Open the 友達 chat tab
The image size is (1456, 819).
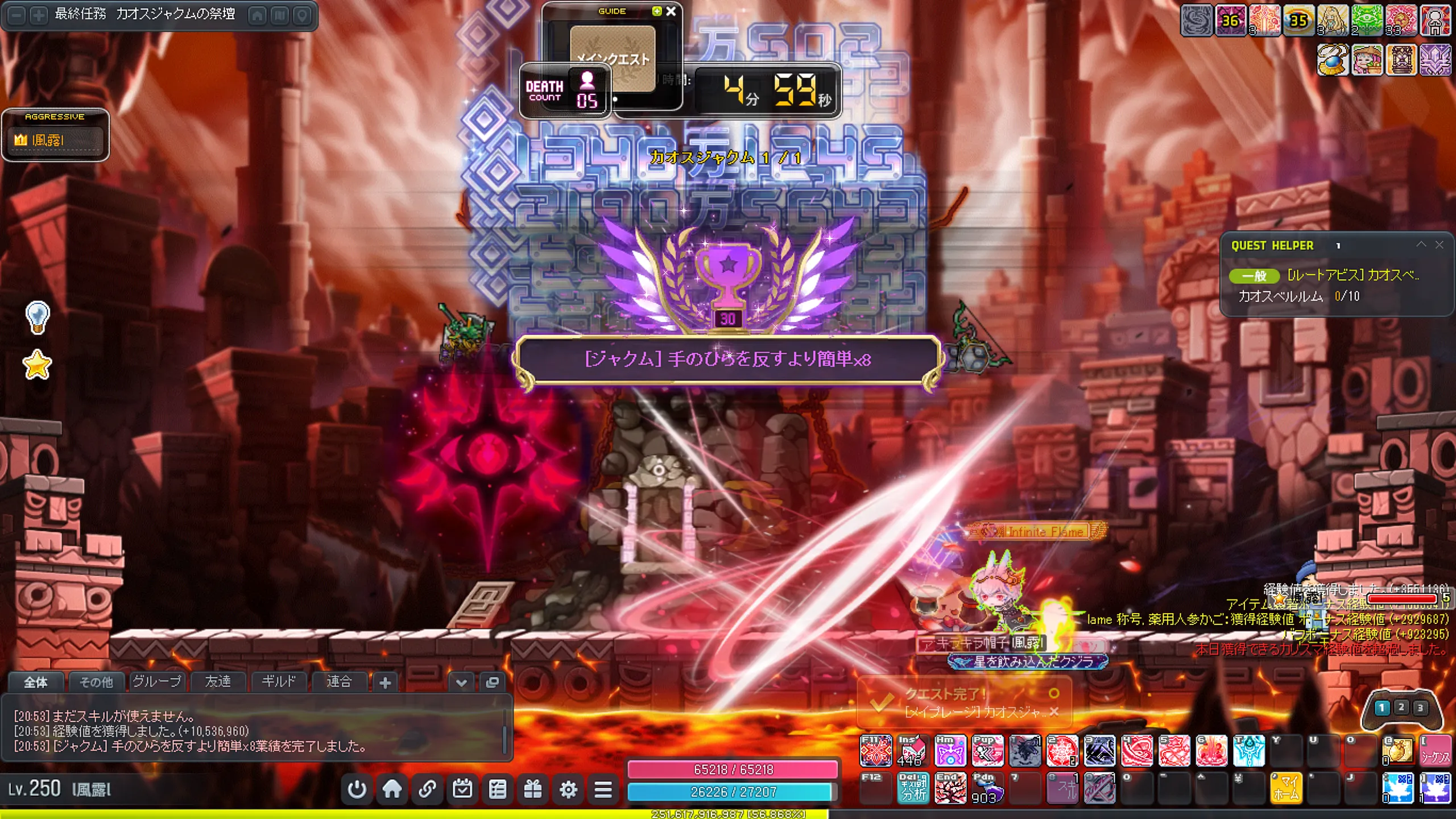point(218,682)
